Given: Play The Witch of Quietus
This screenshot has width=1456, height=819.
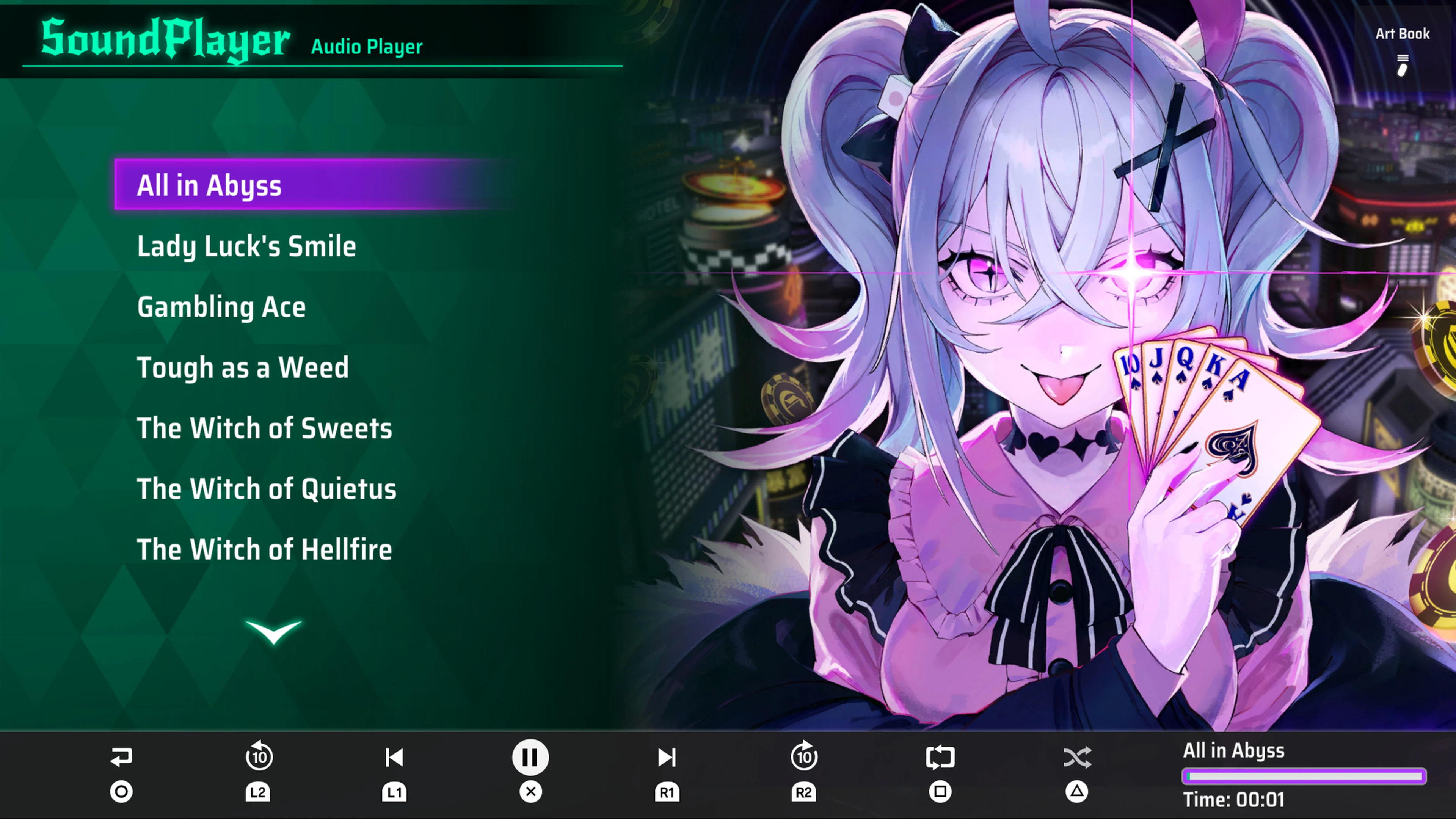Looking at the screenshot, I should 266,489.
